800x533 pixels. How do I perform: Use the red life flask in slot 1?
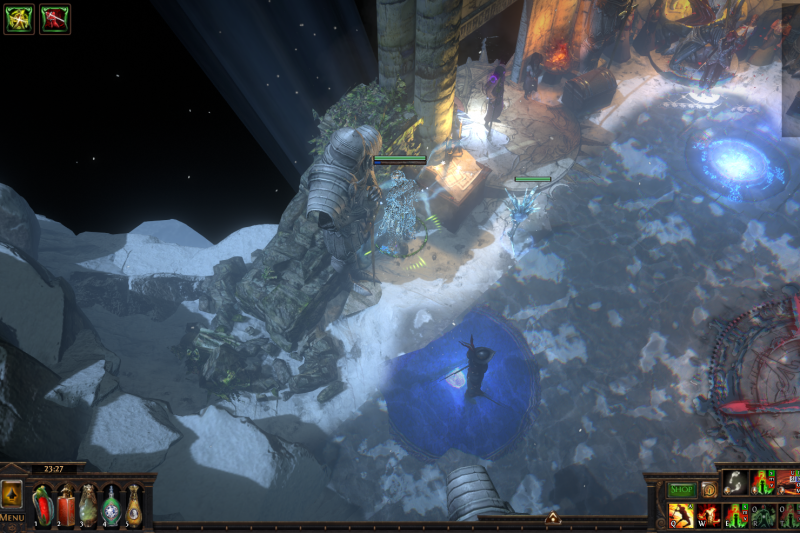[x=43, y=504]
